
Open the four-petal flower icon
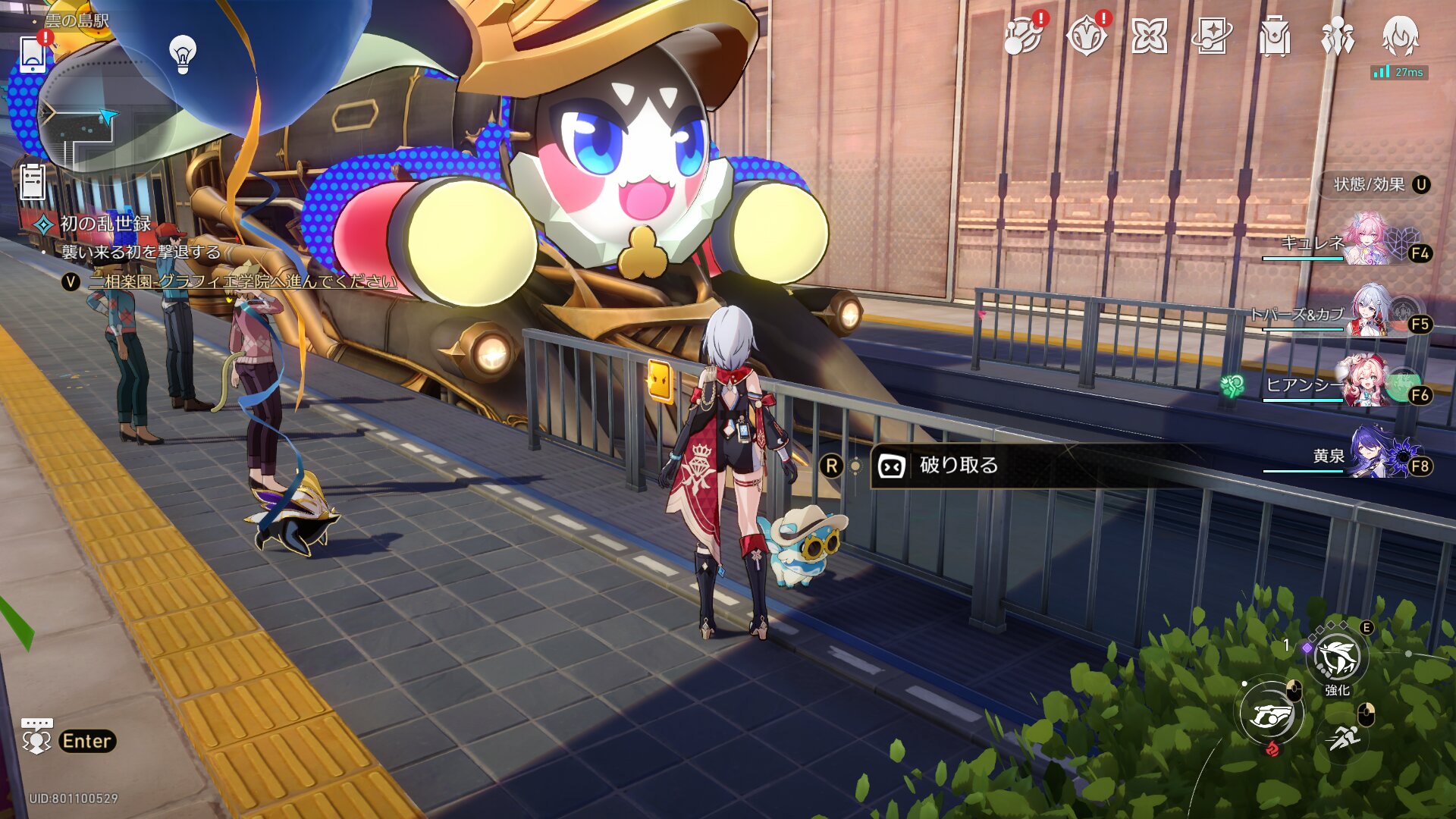[x=1149, y=36]
